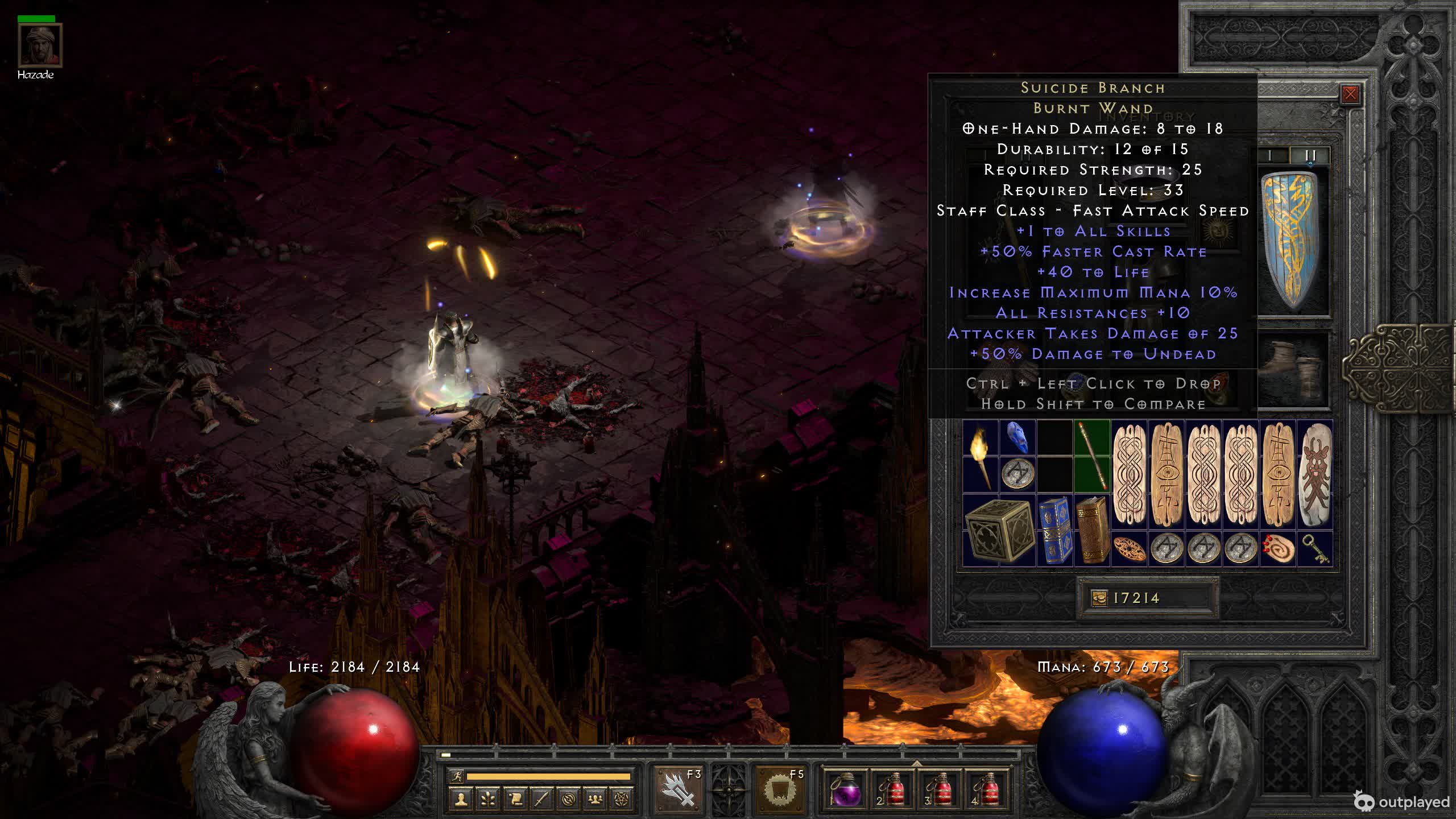Screen dimensions: 1456x819
Task: Toggle run/walk with the running man icon
Action: [457, 776]
